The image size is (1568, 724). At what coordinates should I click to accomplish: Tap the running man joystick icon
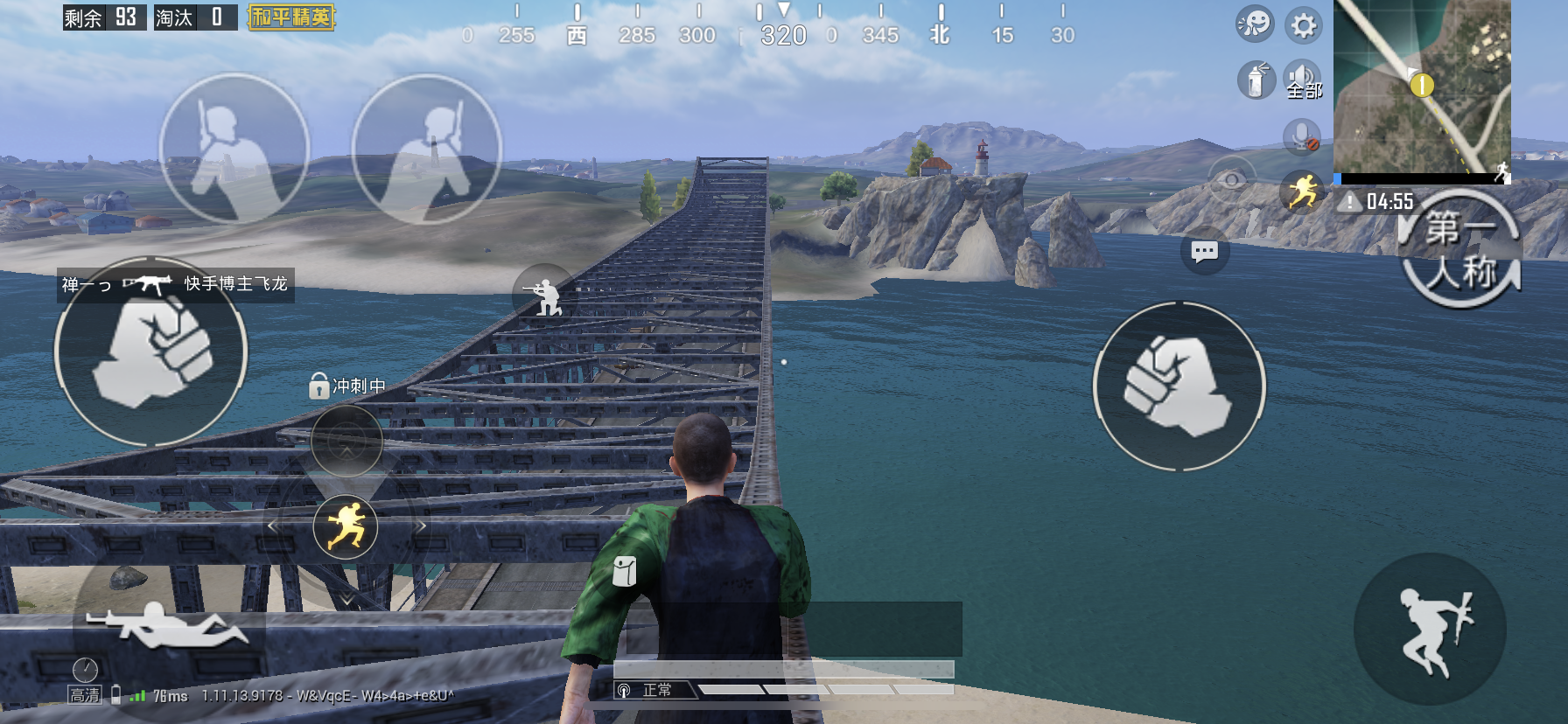click(346, 526)
